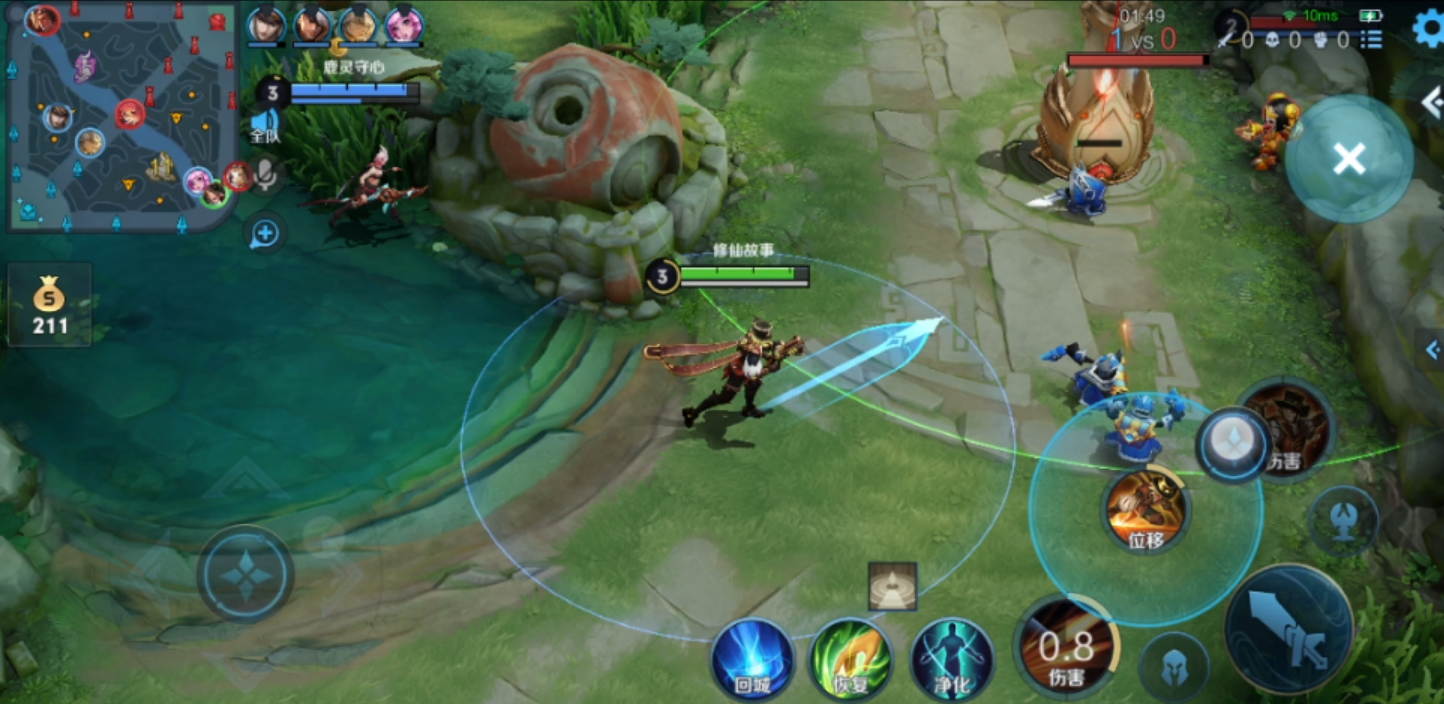Viewport: 1444px width, 704px height.
Task: Tap the 伤害 skill showing 0.8 cooldown
Action: (1065, 648)
